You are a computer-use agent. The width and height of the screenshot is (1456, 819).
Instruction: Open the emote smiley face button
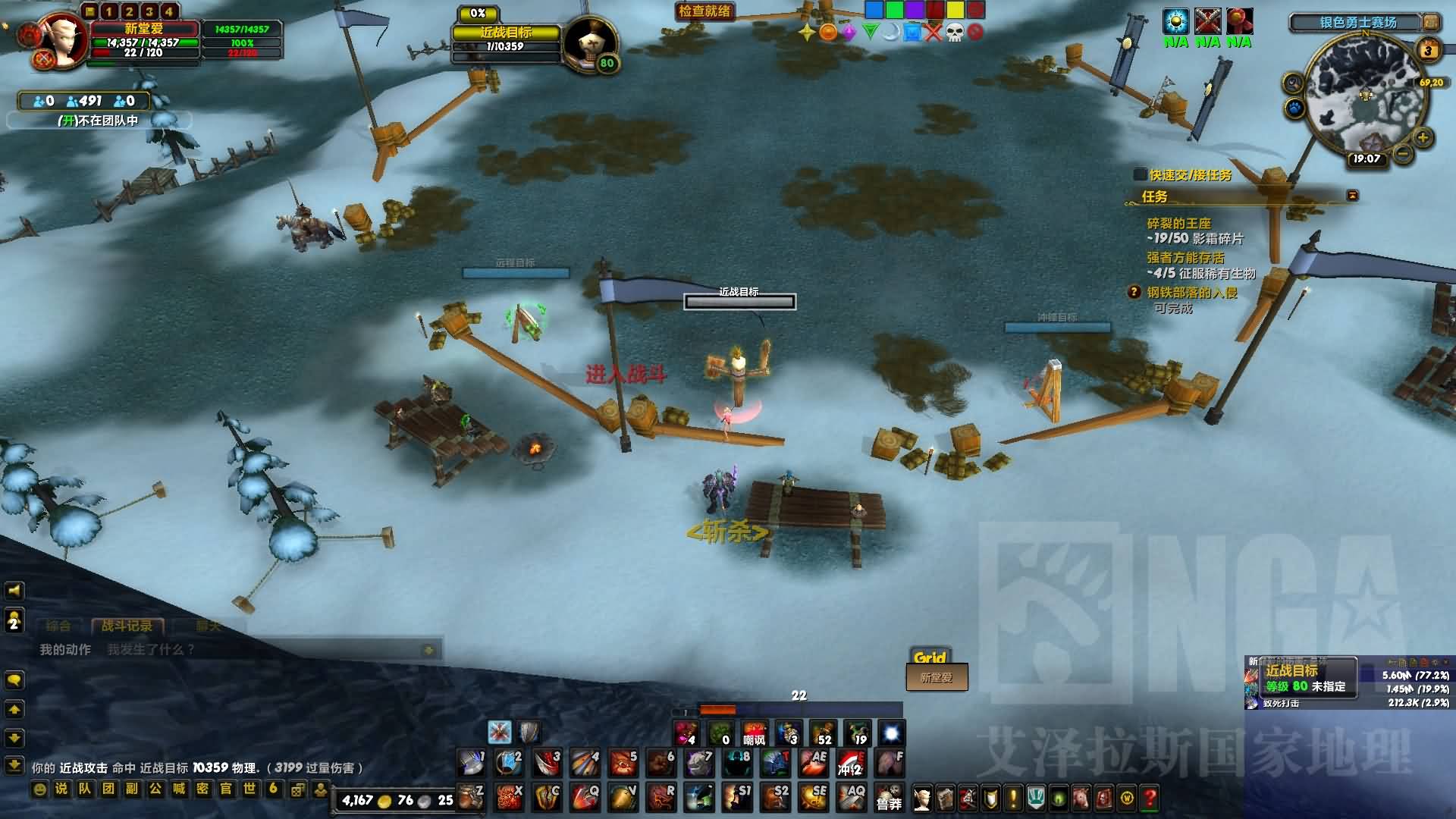39,789
